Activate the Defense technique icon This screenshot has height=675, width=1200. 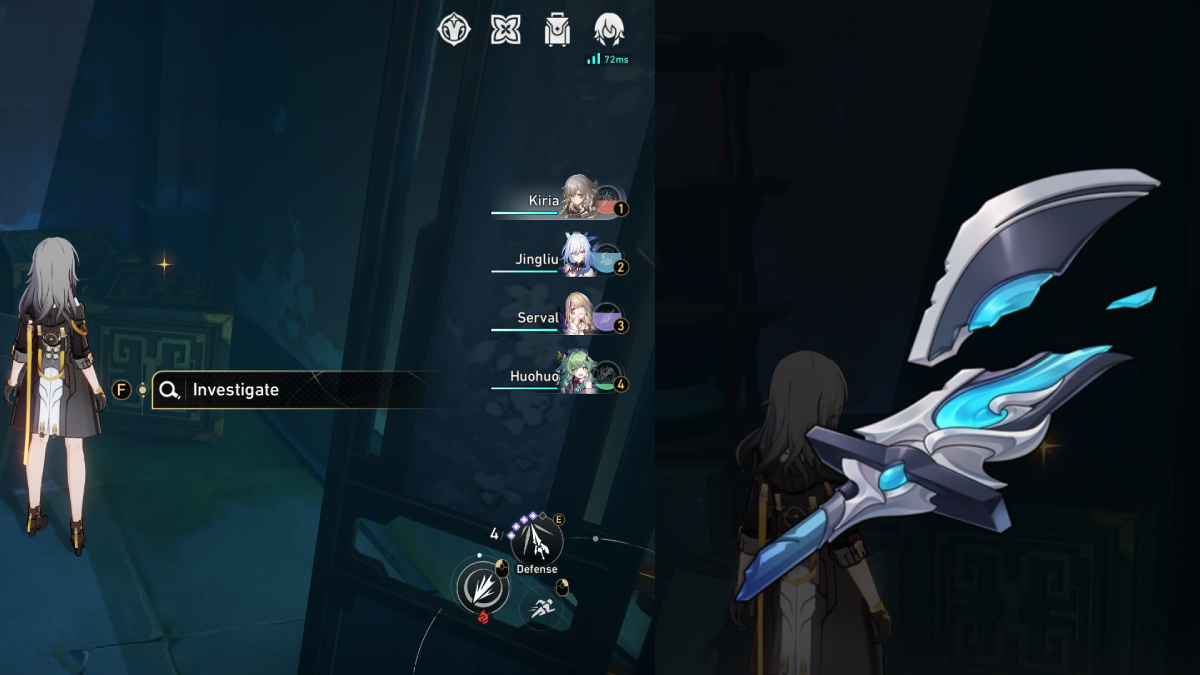(536, 541)
